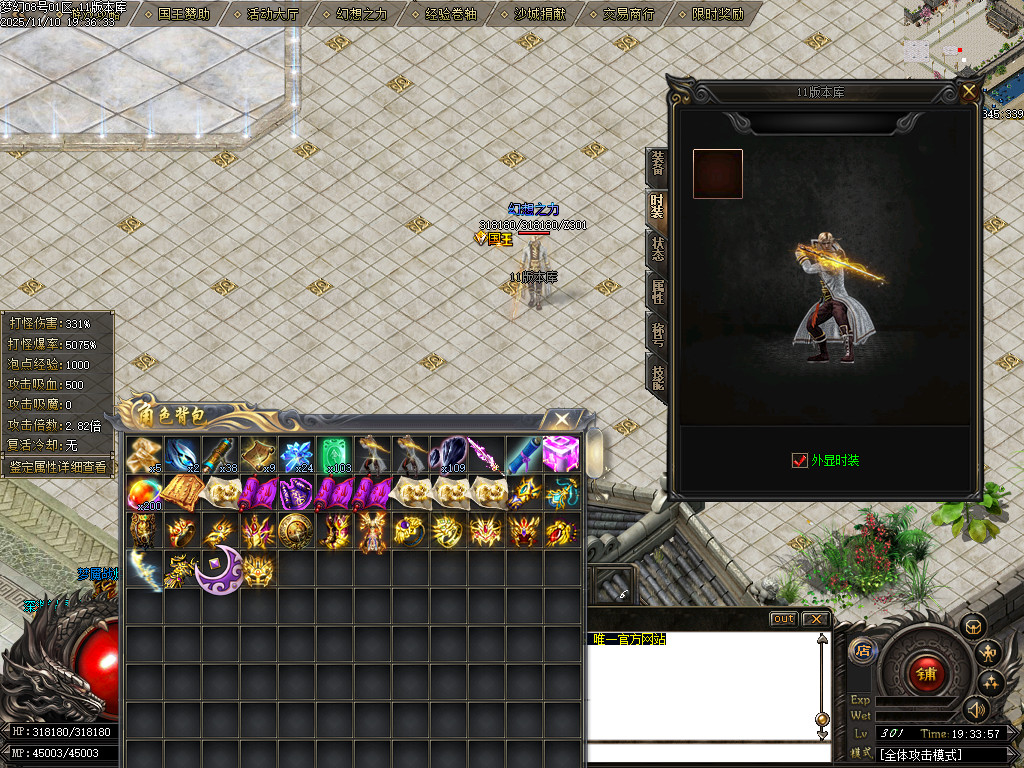Select the pink glowing cube item

click(561, 454)
